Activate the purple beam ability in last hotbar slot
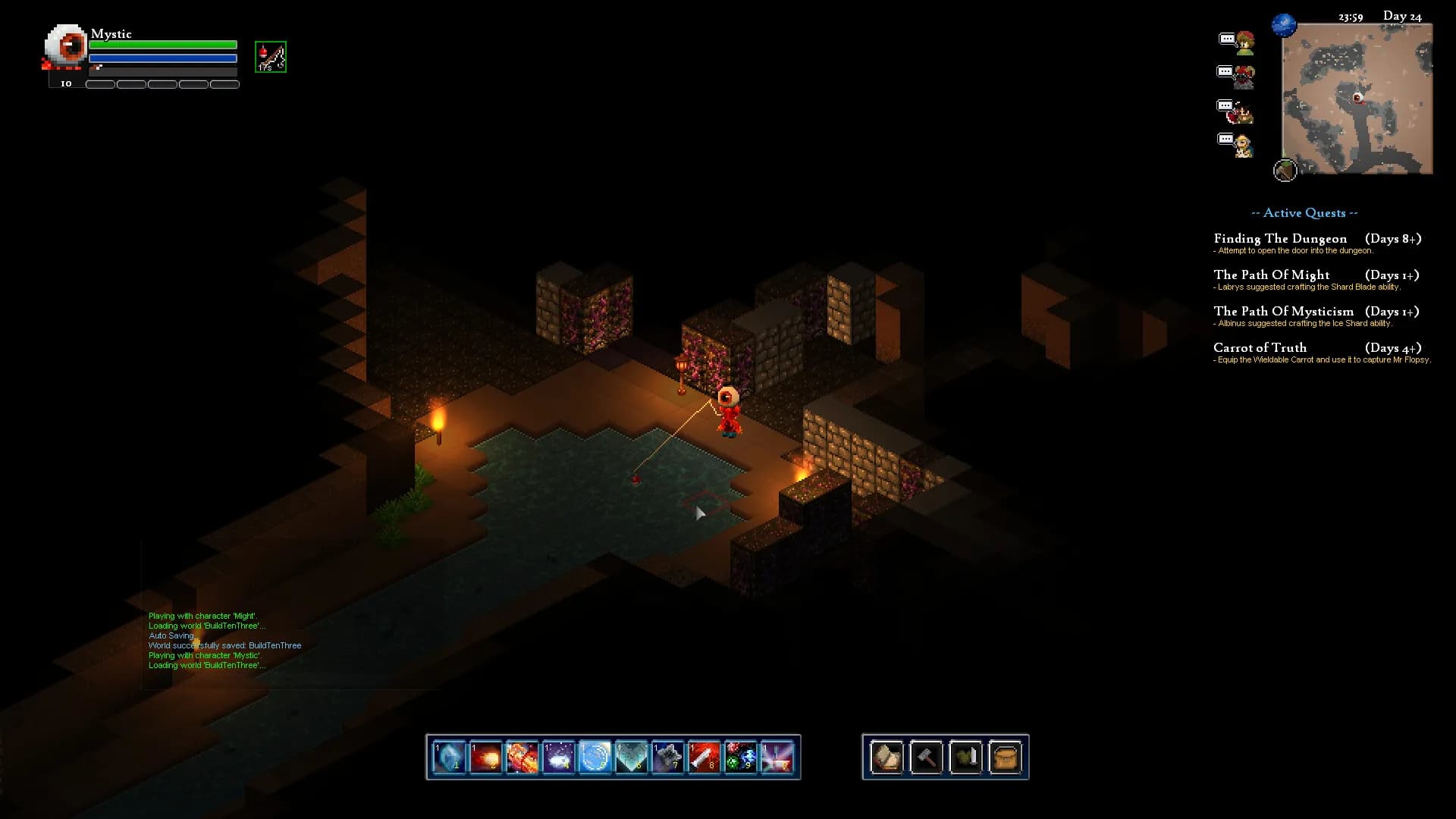1456x819 pixels. [777, 757]
